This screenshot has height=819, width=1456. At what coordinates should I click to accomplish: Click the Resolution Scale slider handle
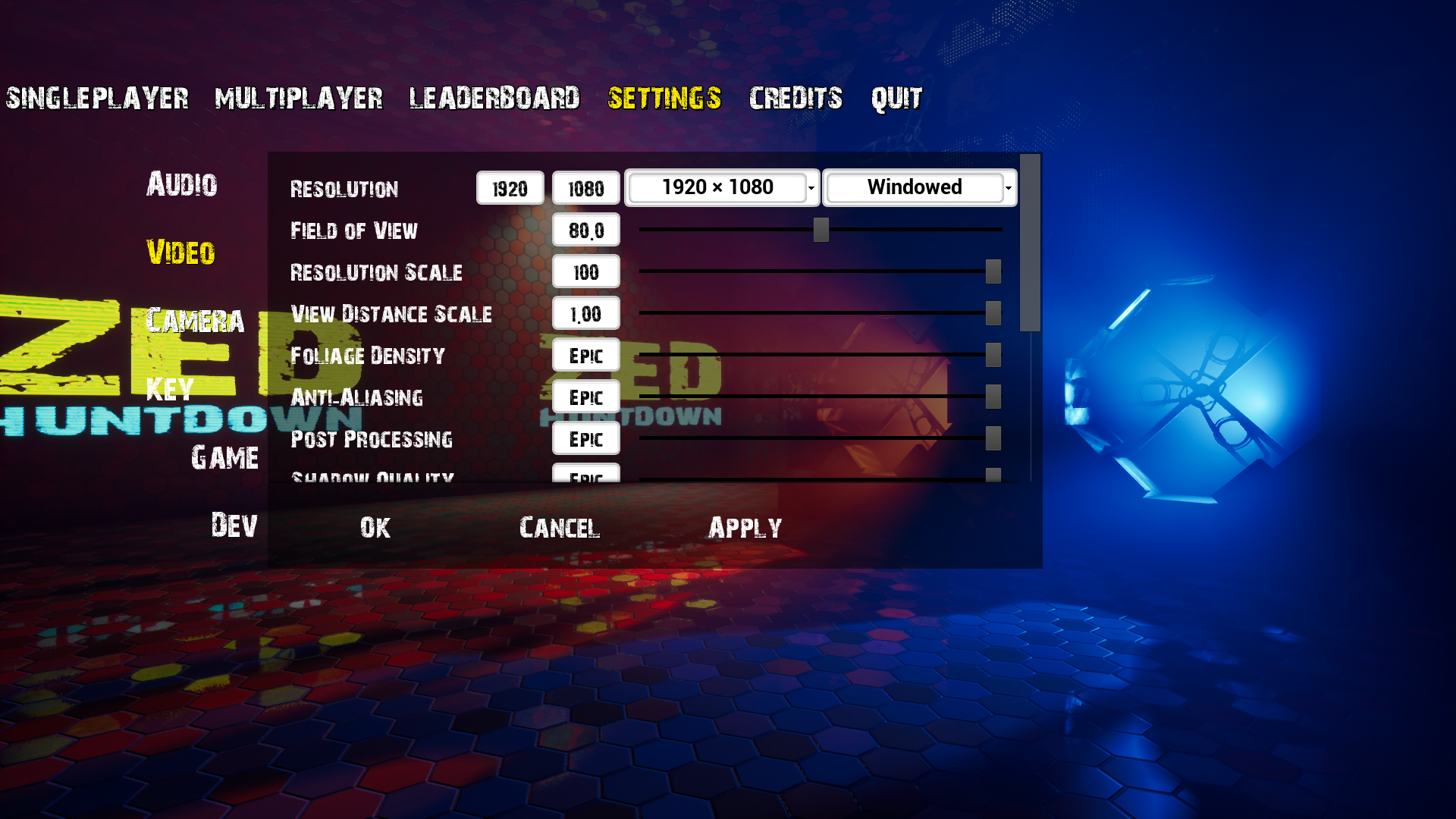point(993,271)
